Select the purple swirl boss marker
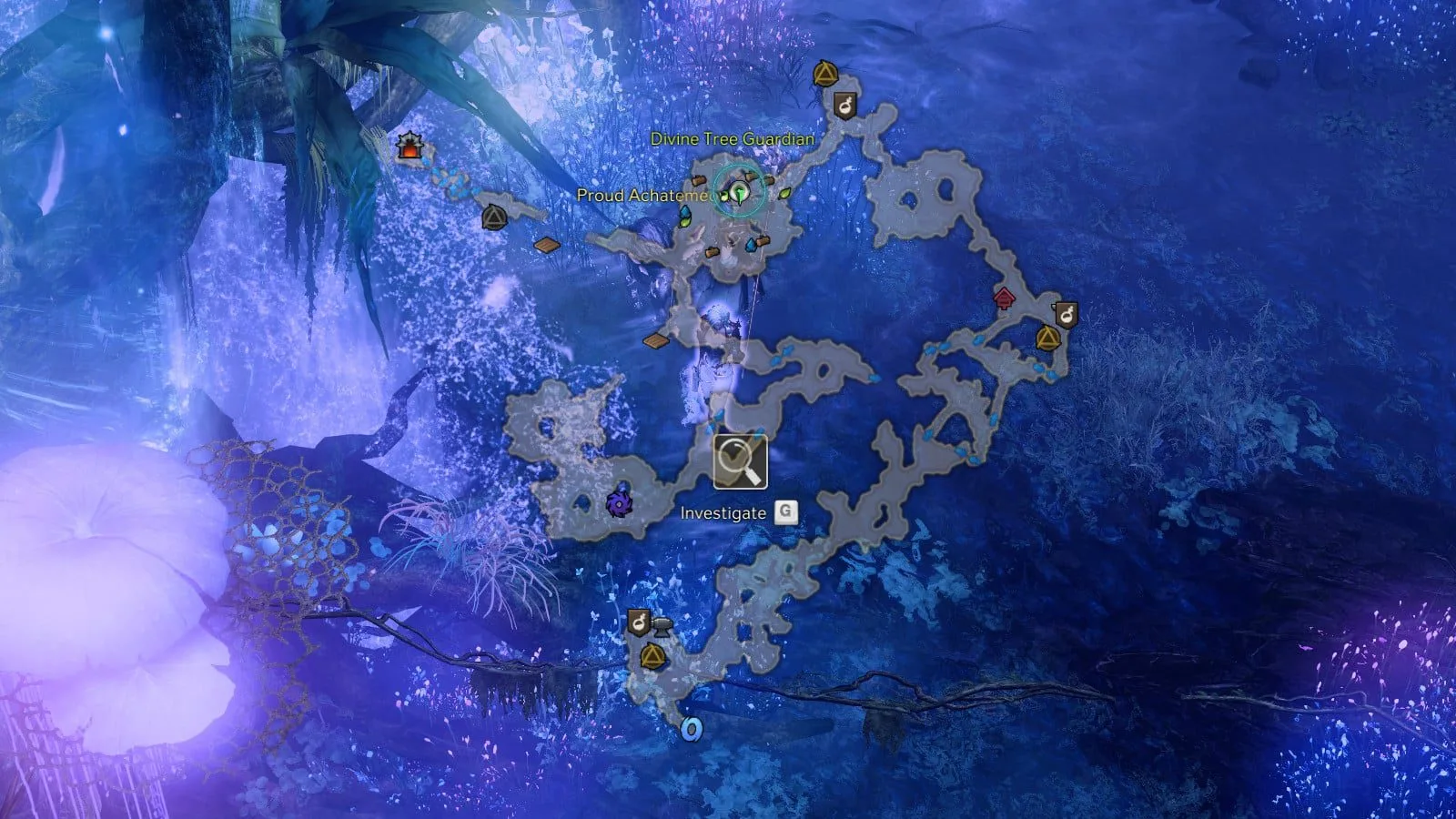1456x819 pixels. point(619,502)
